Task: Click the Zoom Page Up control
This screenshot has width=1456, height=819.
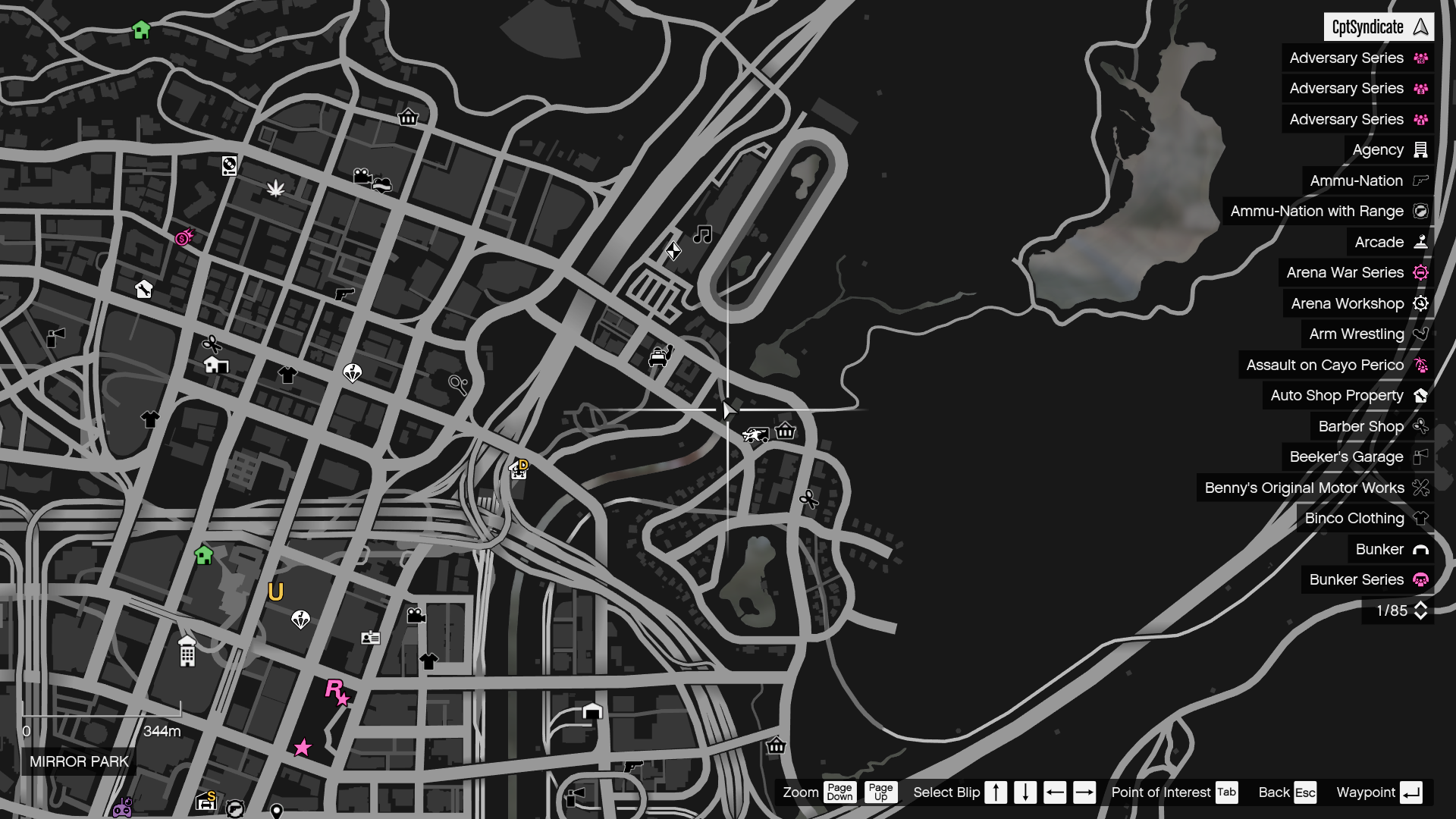Action: coord(880,792)
